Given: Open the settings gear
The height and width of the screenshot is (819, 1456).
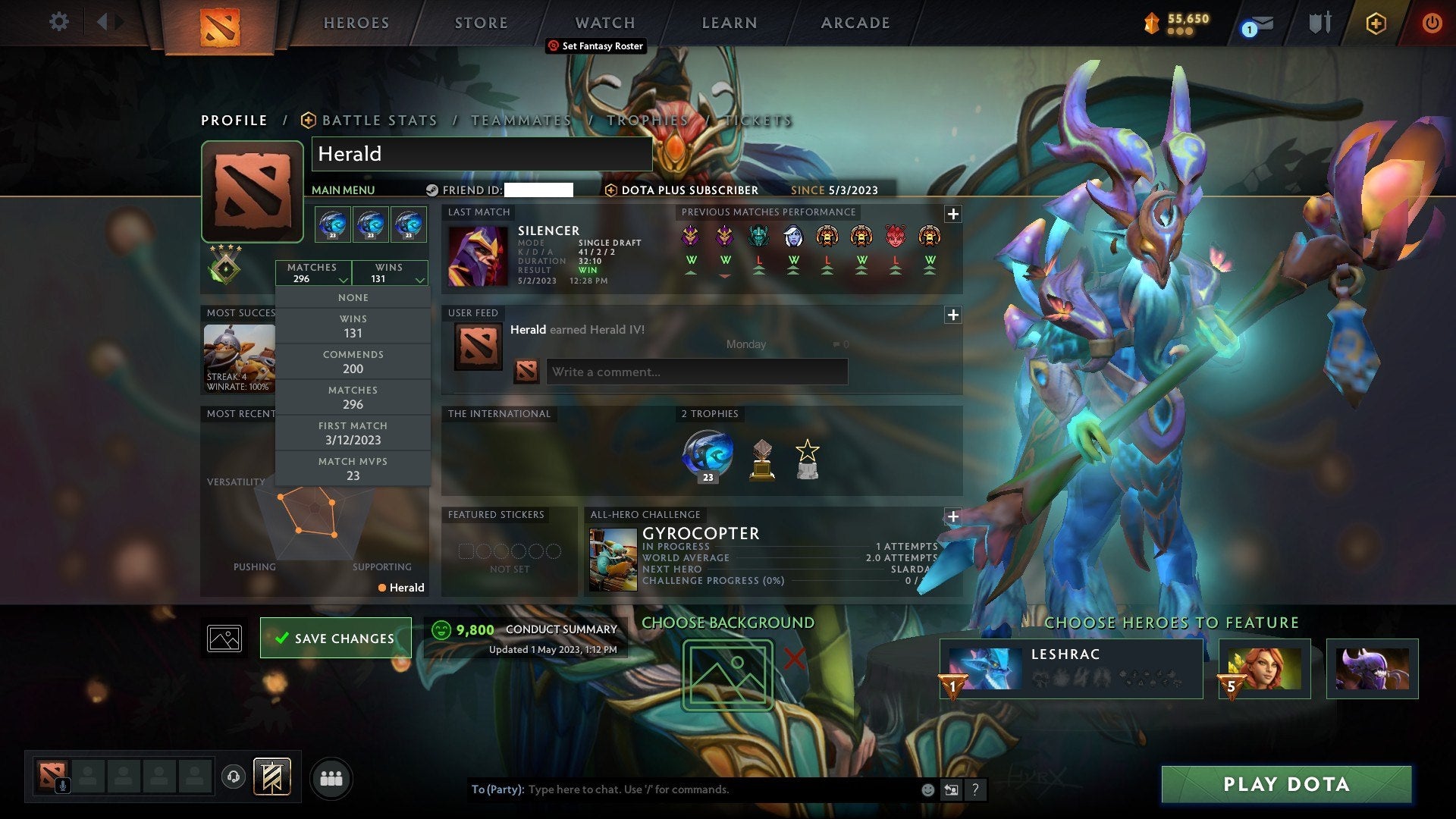Looking at the screenshot, I should click(58, 22).
